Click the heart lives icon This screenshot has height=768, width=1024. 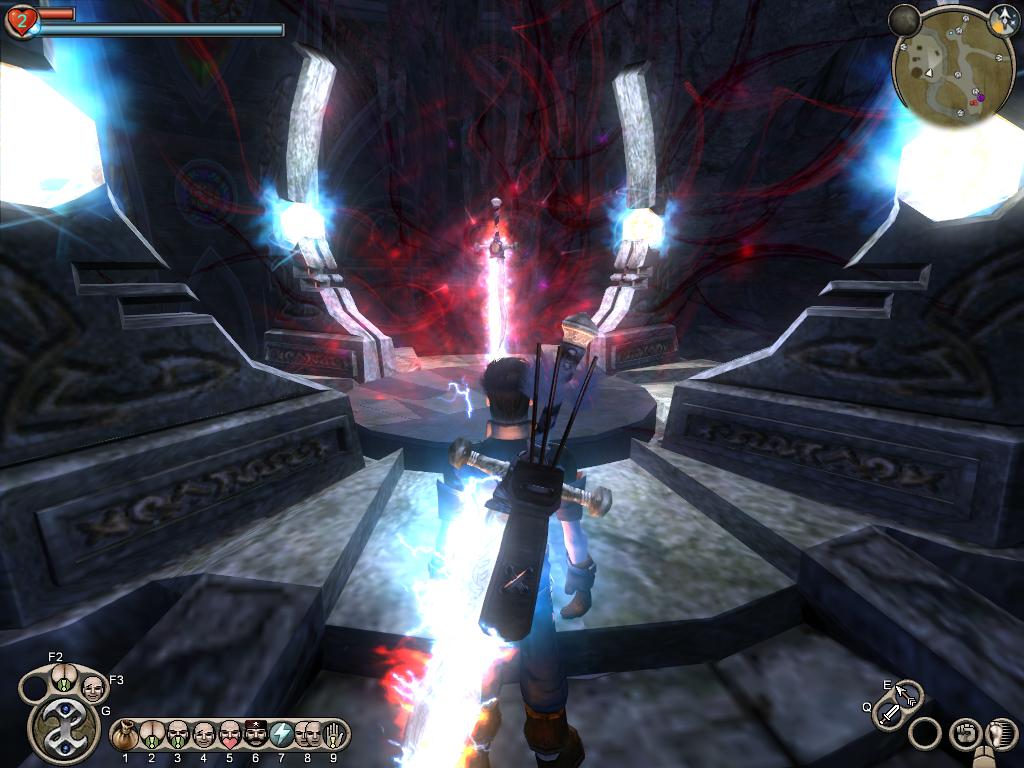click(x=20, y=20)
